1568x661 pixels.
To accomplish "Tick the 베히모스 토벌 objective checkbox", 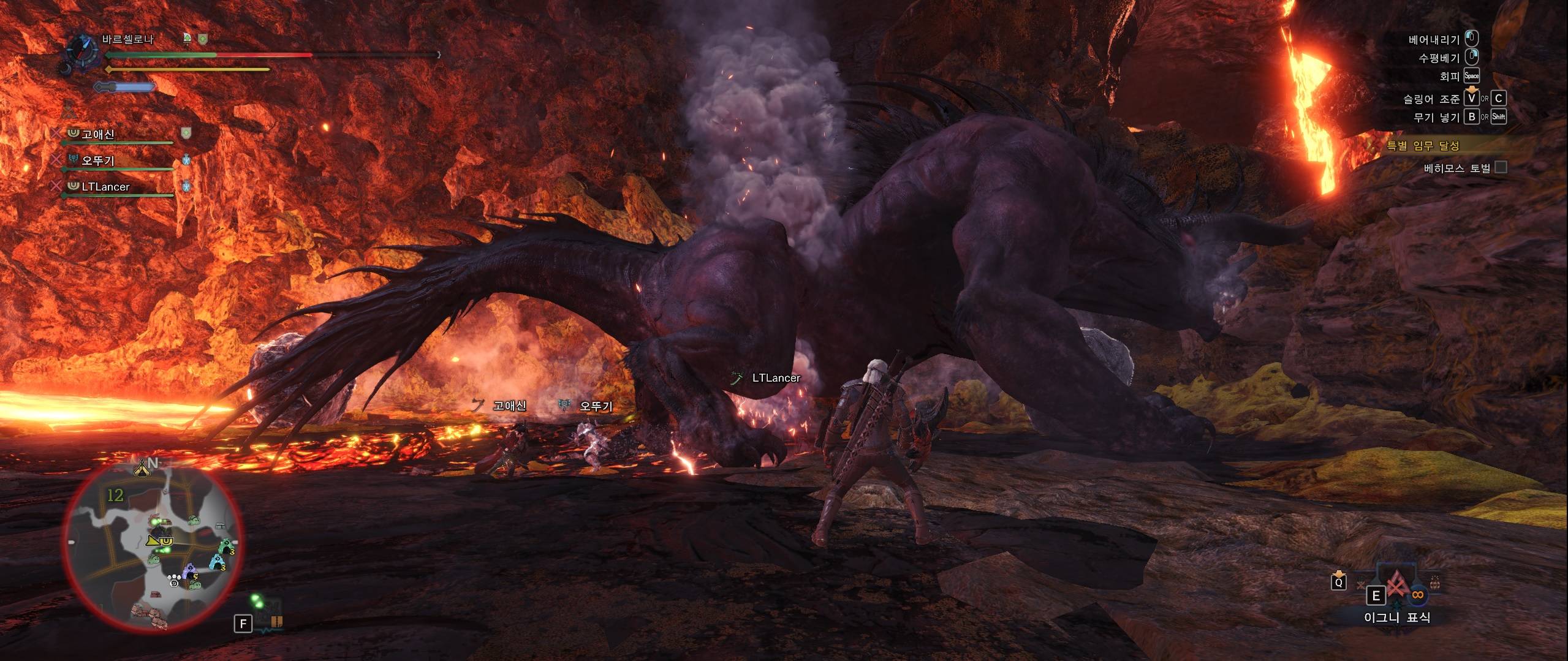I will [x=1501, y=167].
